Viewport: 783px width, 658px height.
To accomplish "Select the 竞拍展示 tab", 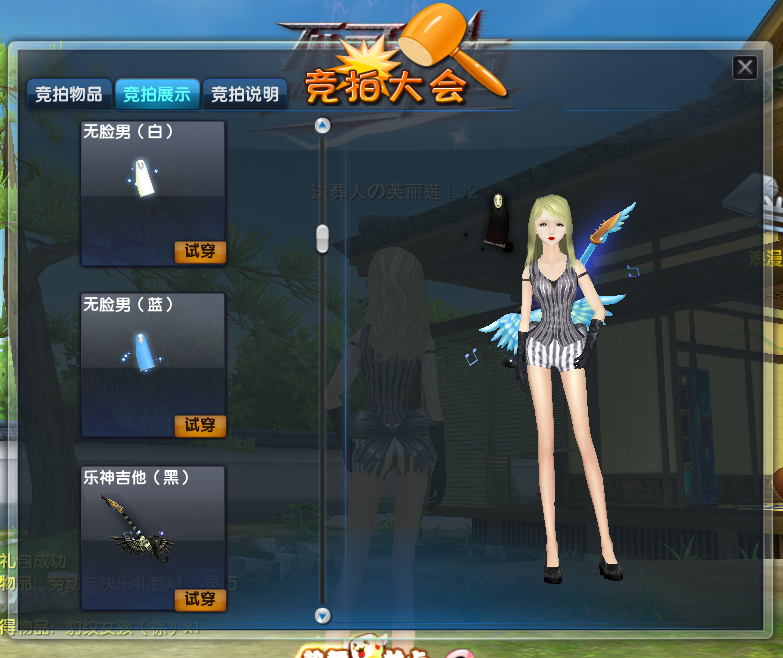I will pos(157,95).
